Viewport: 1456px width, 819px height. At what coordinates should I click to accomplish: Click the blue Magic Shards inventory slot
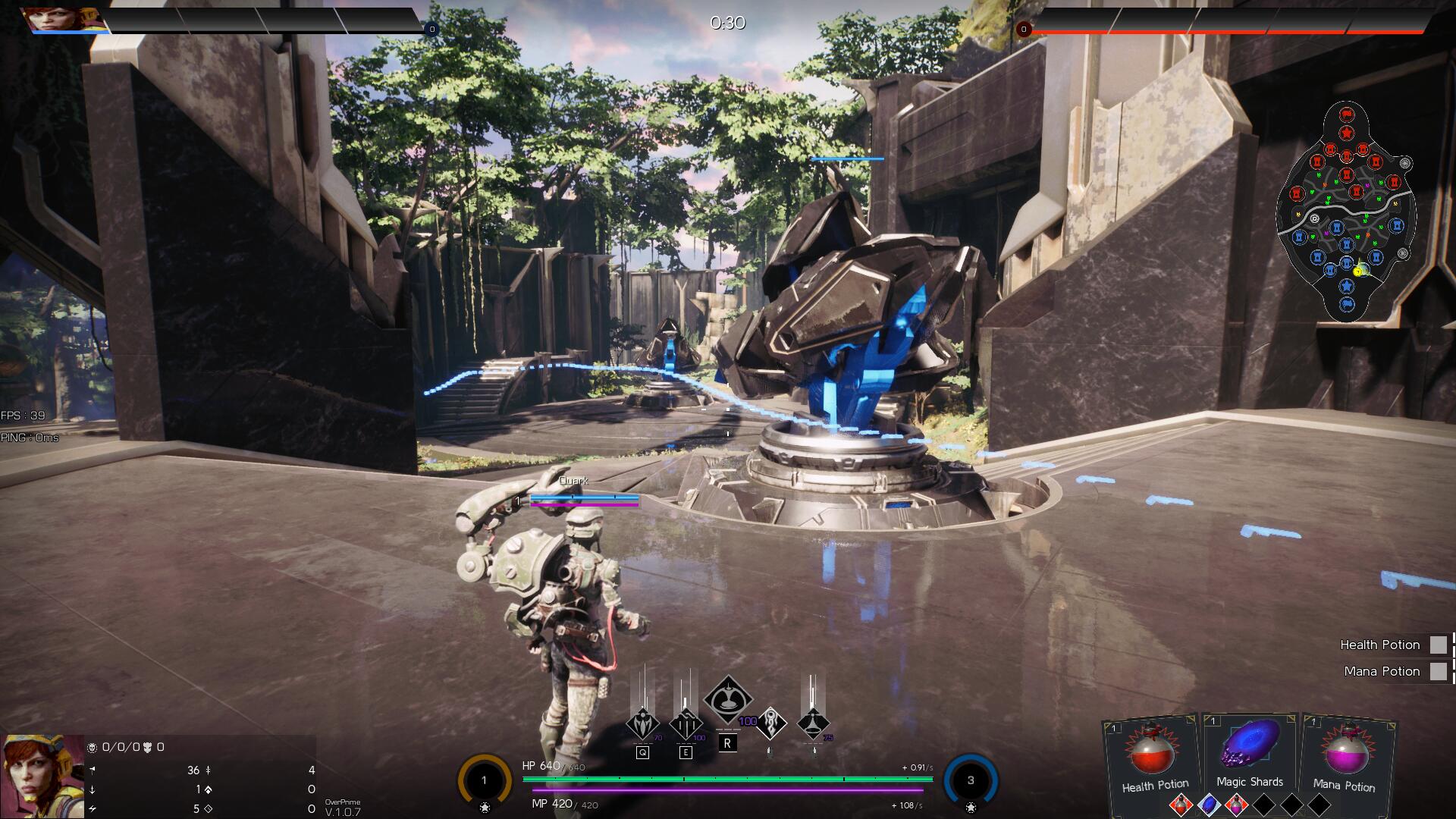click(1208, 805)
